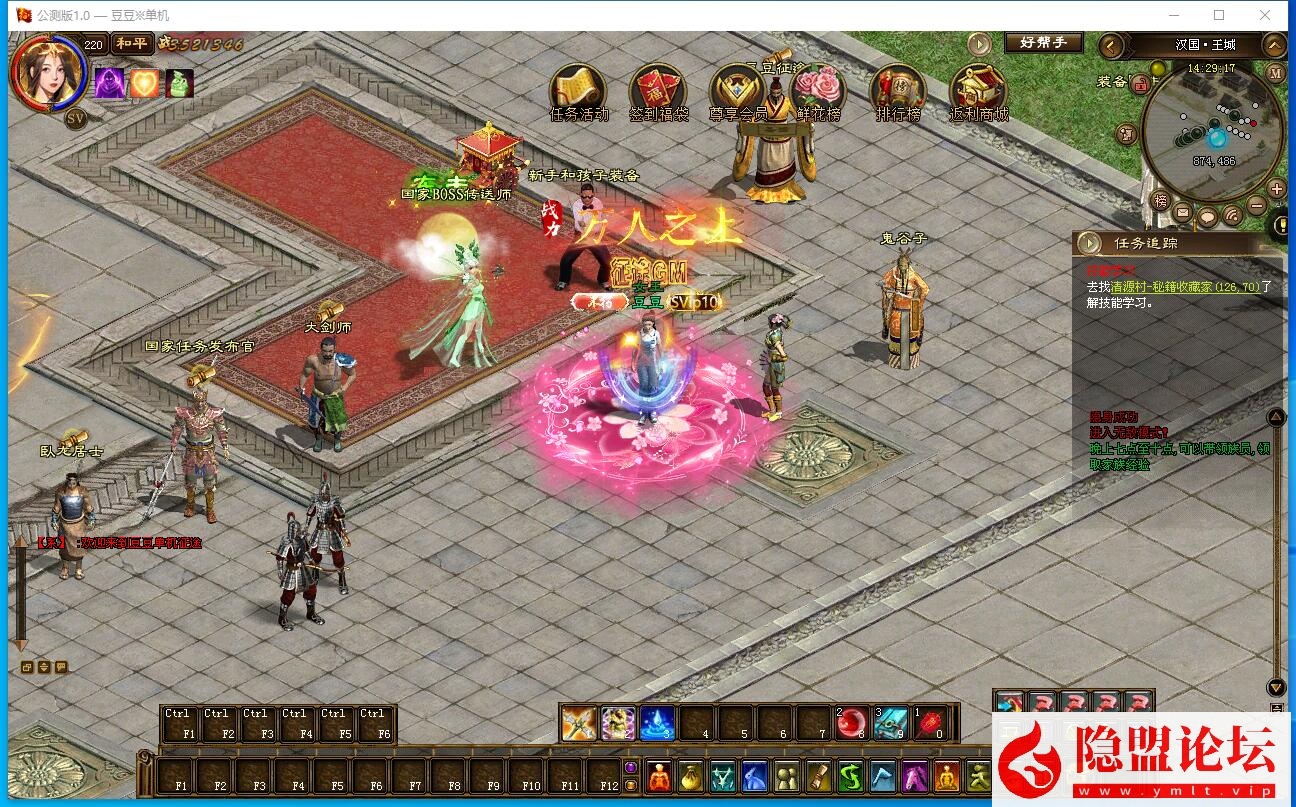Click the player character portrait
Image resolution: width=1296 pixels, height=807 pixels.
point(45,72)
